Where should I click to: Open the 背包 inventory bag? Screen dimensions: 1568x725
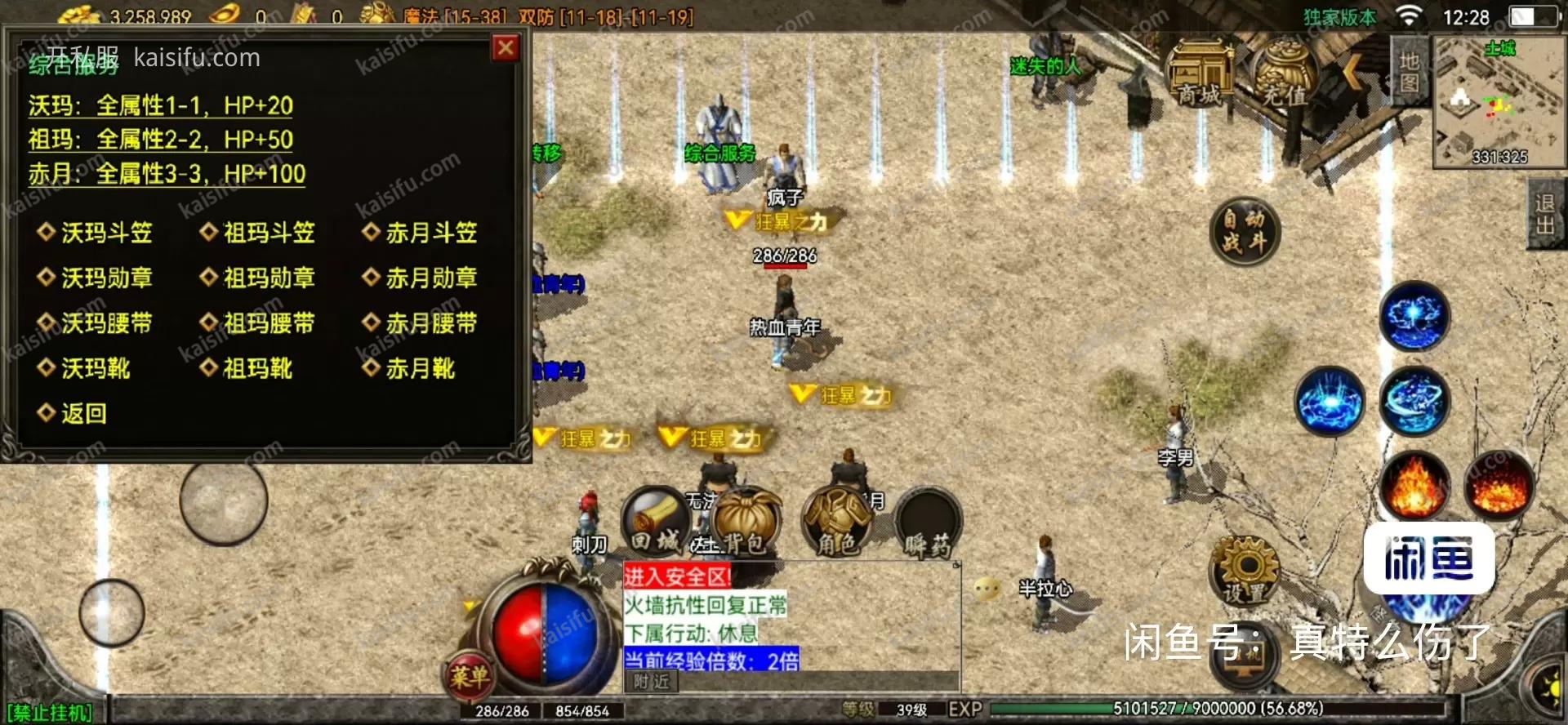pyautogui.click(x=744, y=523)
